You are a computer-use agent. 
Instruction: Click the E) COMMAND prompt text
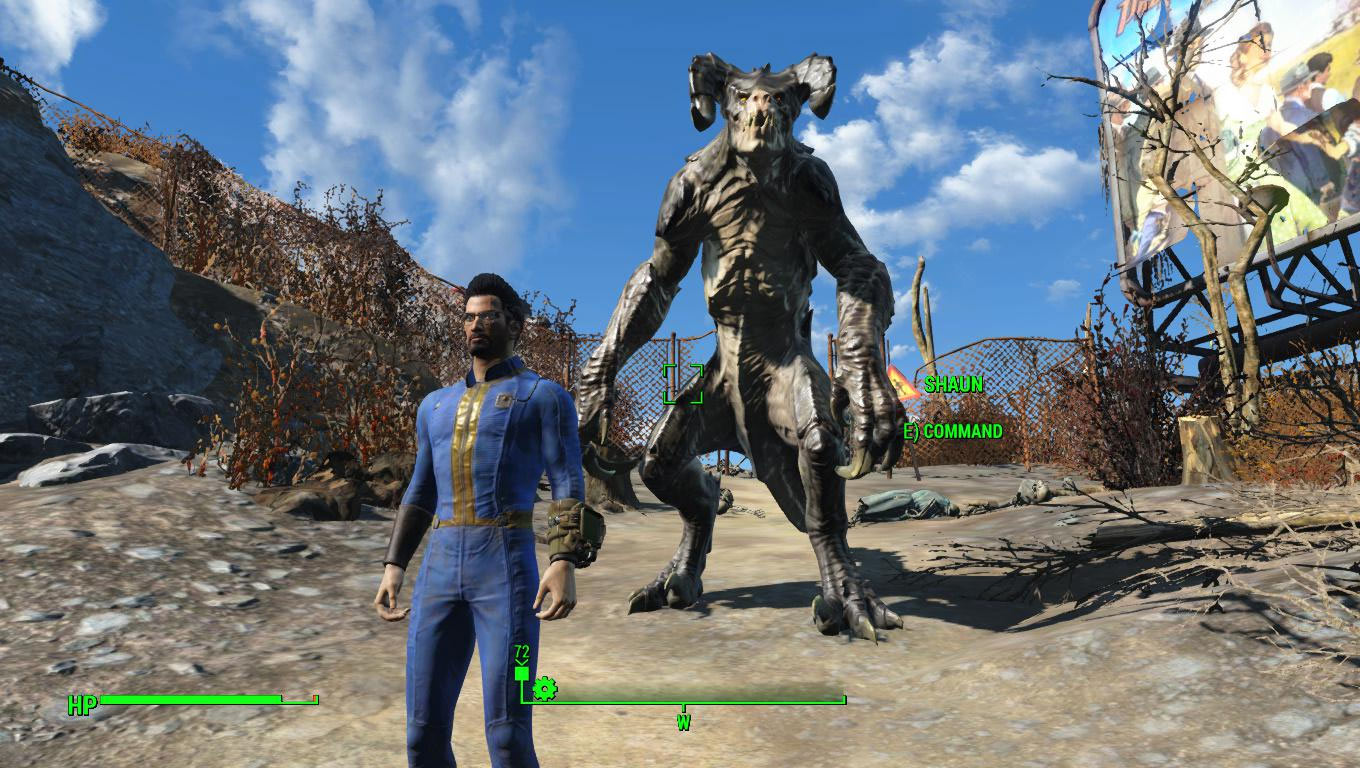point(954,432)
